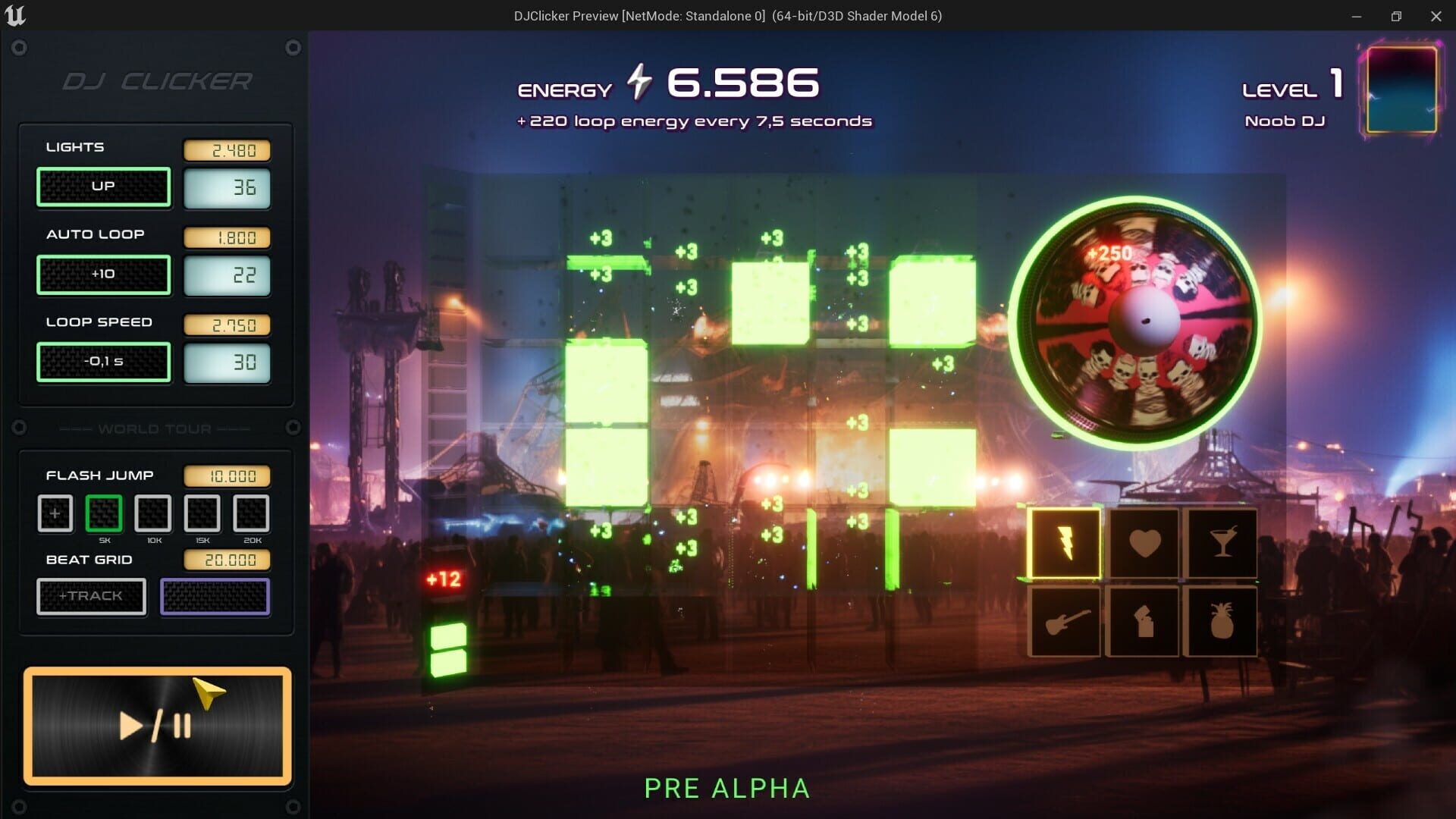Toggle the 5K Flash Jump milestone
Viewport: 1456px width, 819px height.
coord(104,513)
